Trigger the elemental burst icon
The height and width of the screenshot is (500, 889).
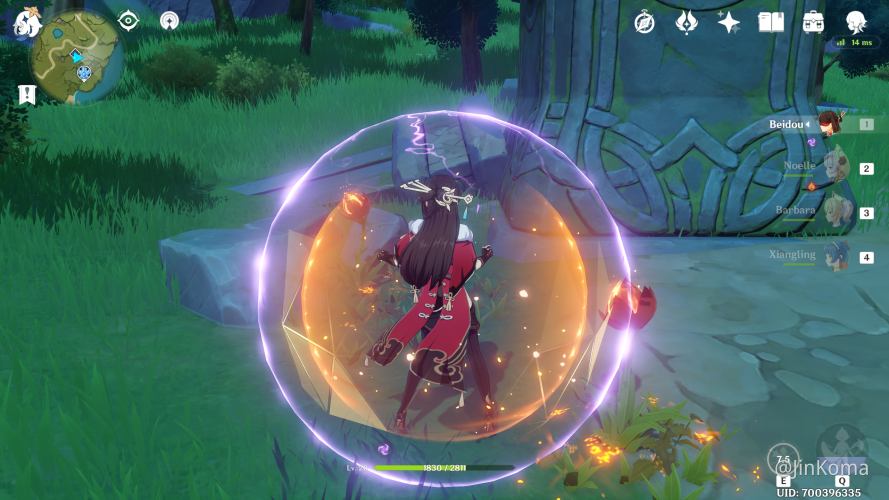841,447
